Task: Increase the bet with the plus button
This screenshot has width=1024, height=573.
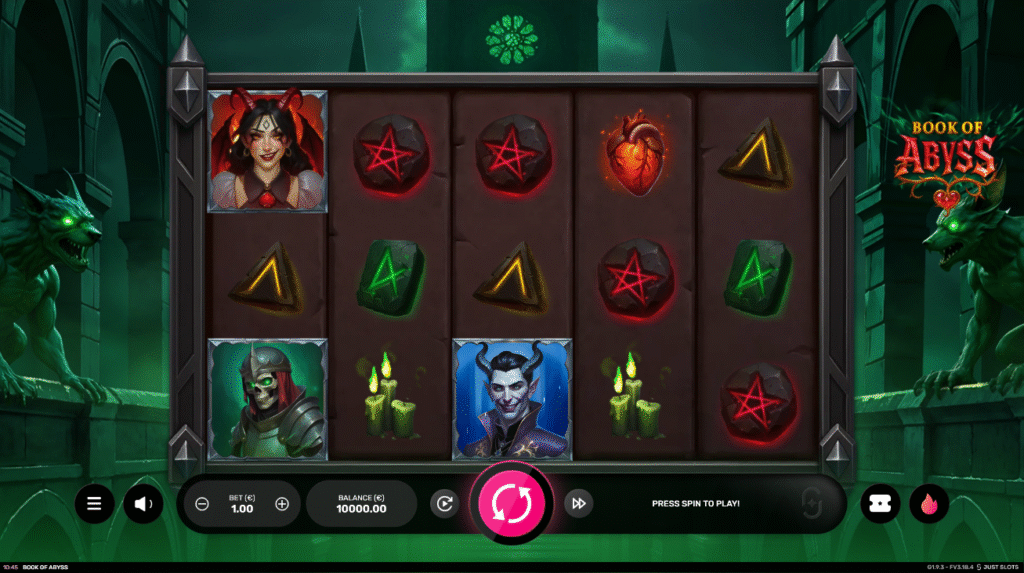Action: [281, 503]
